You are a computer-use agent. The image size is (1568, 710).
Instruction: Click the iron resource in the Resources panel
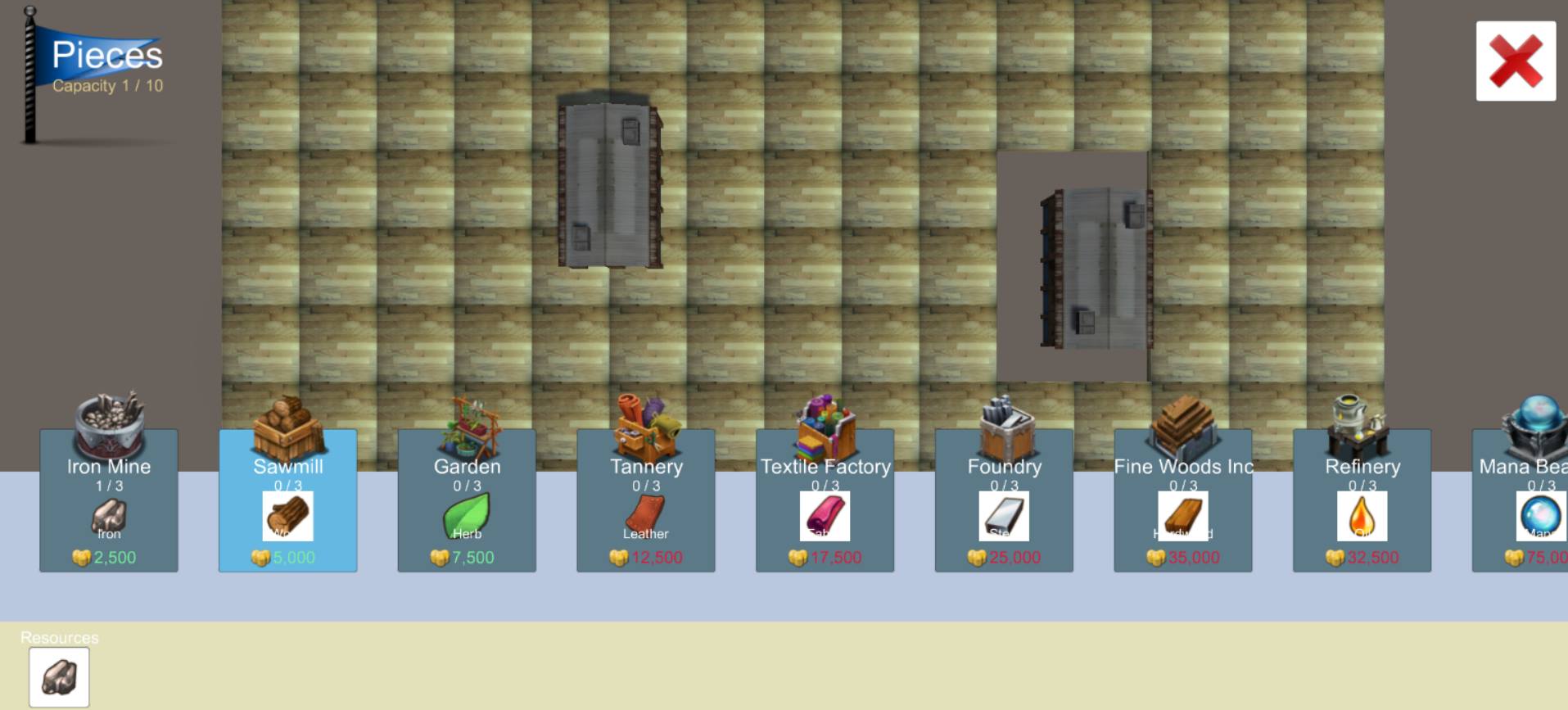[59, 676]
